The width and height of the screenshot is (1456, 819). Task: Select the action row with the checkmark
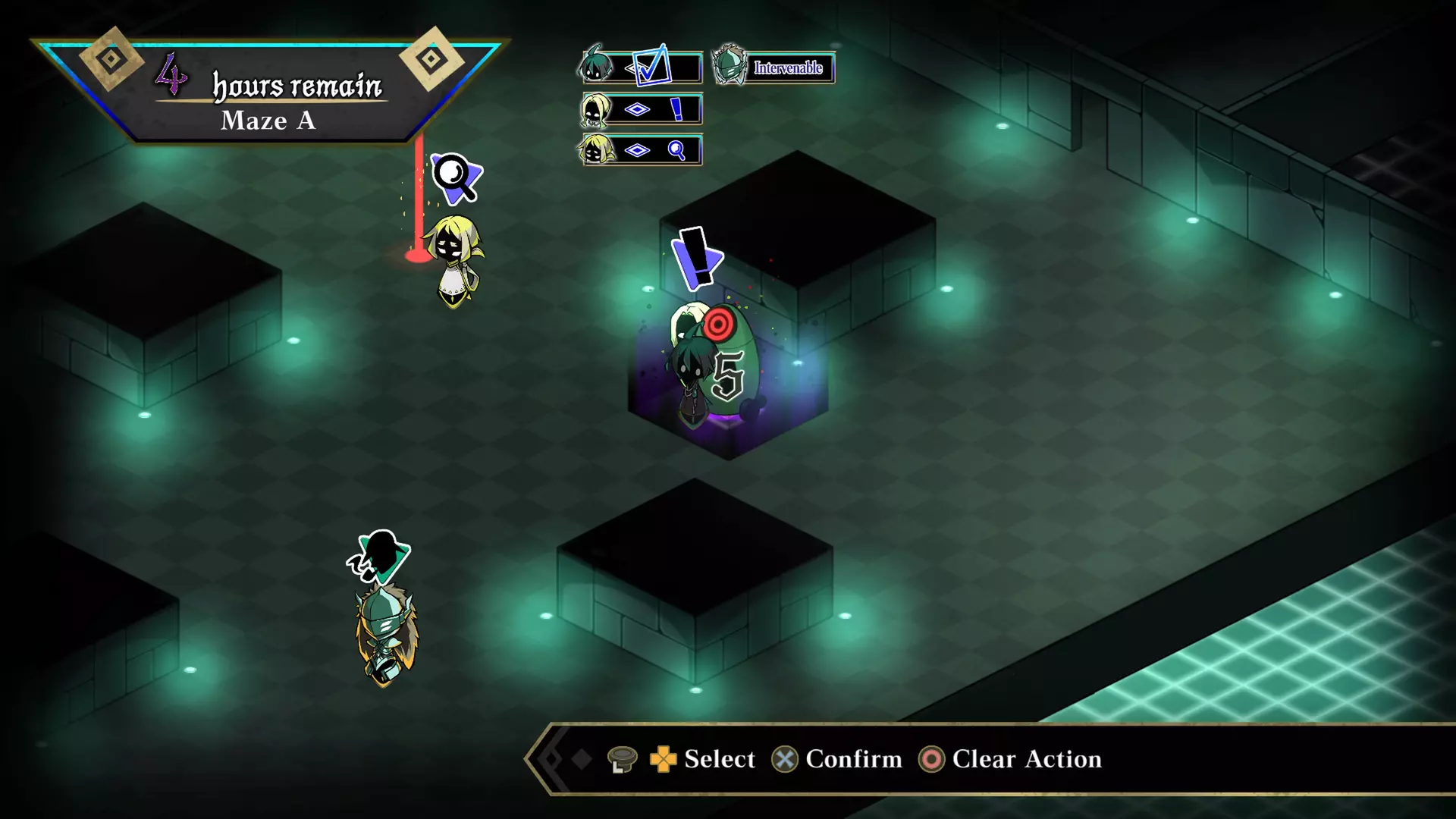[x=642, y=67]
